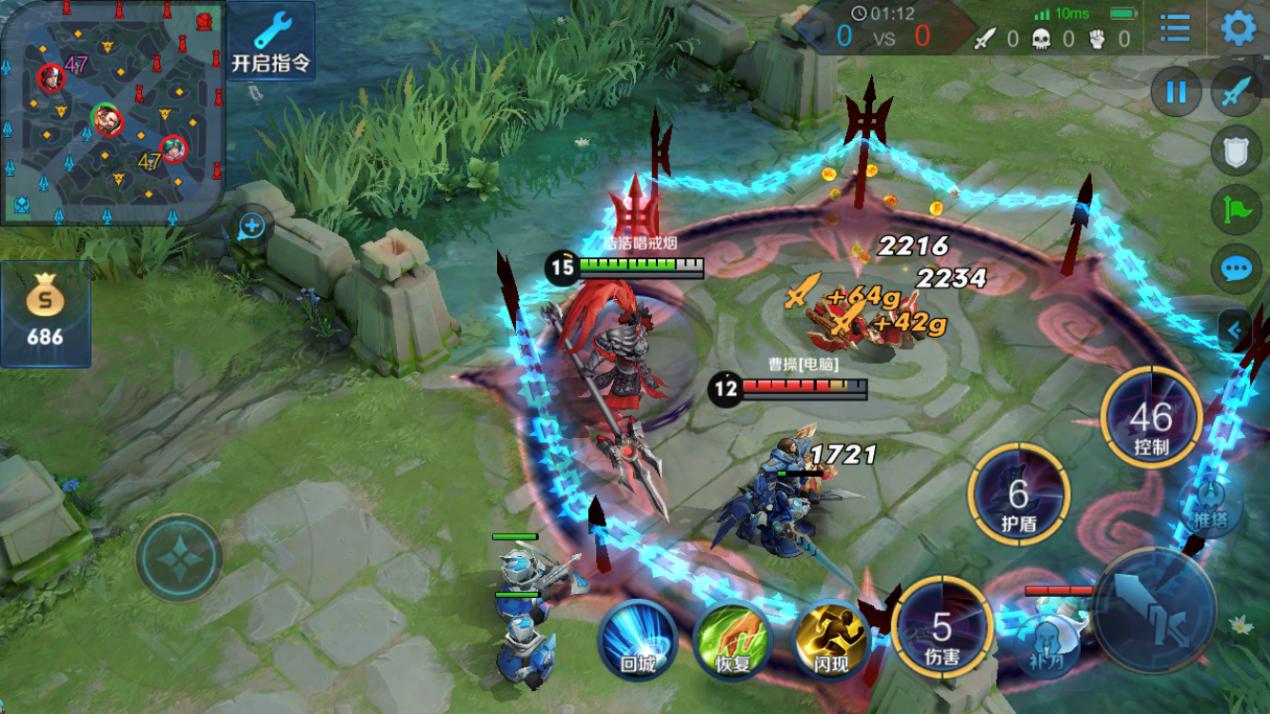Tap the green flag signal
Viewport: 1270px width, 714px height.
point(1236,210)
